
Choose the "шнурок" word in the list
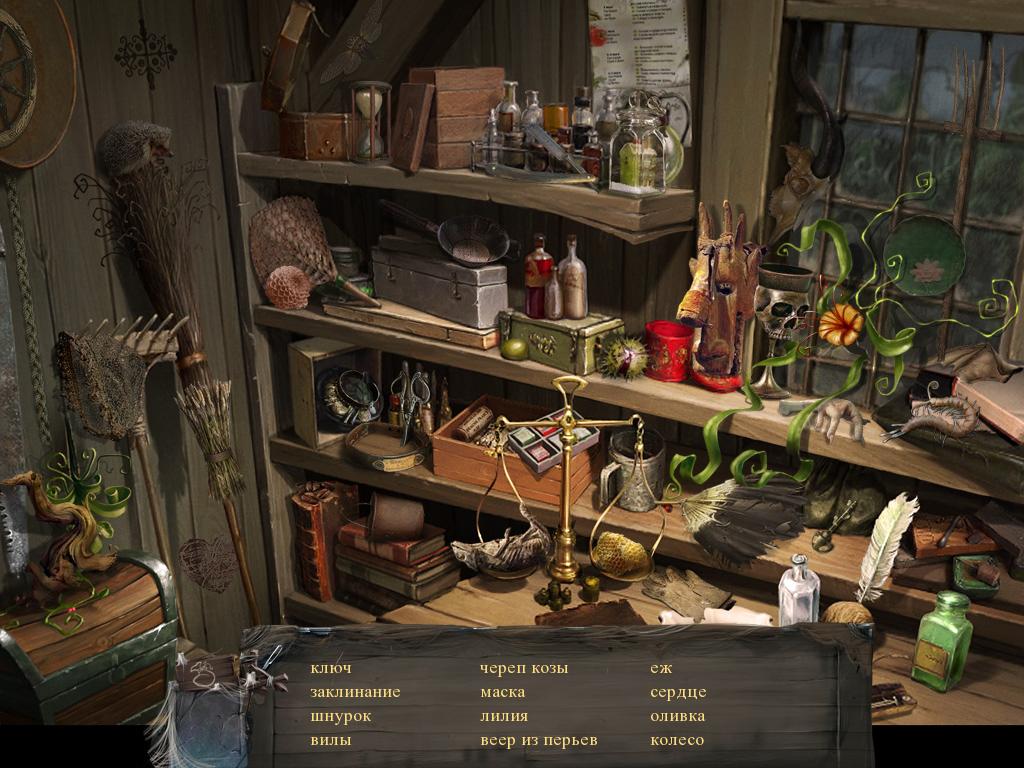340,716
